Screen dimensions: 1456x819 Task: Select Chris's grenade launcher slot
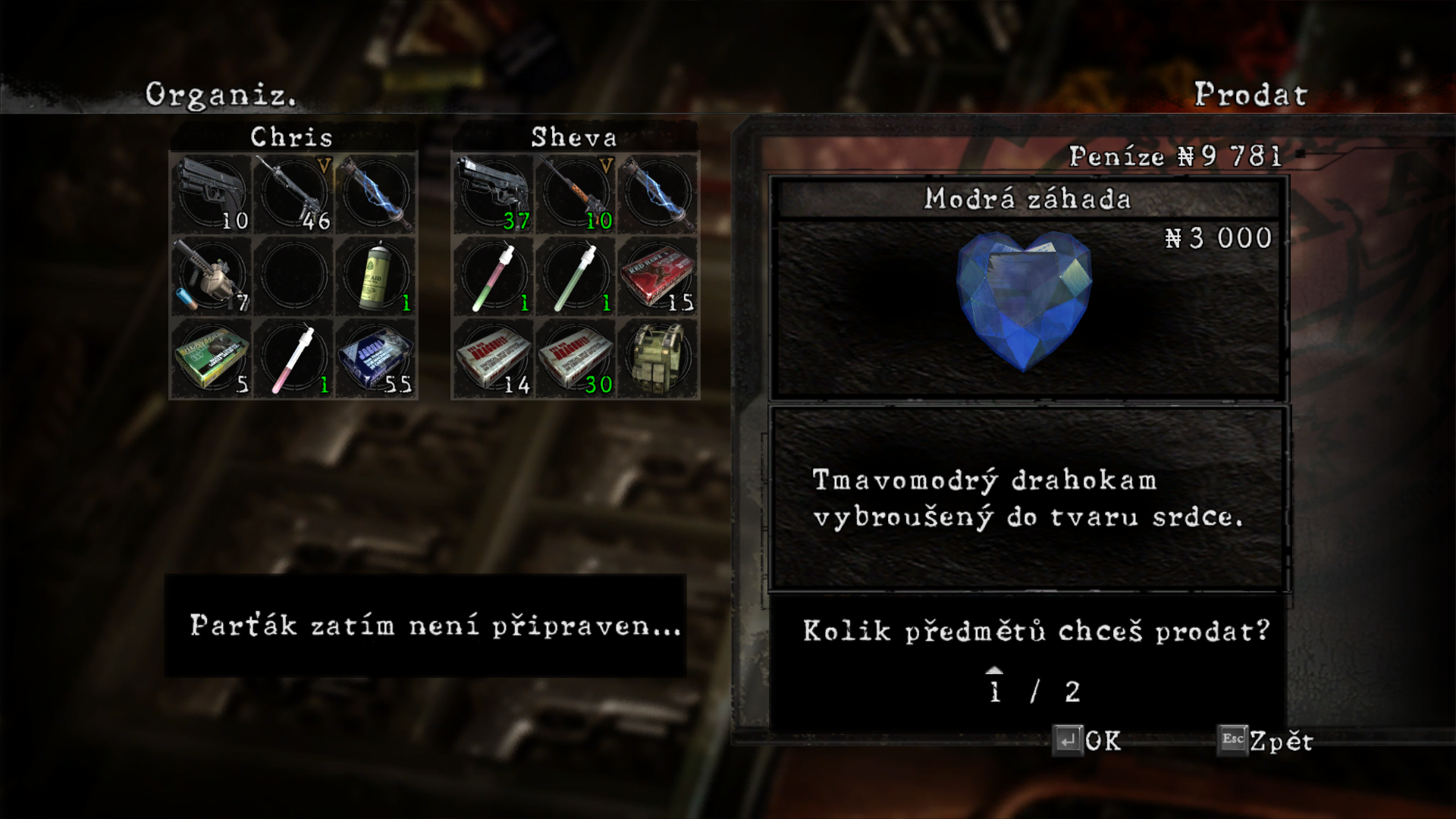211,276
